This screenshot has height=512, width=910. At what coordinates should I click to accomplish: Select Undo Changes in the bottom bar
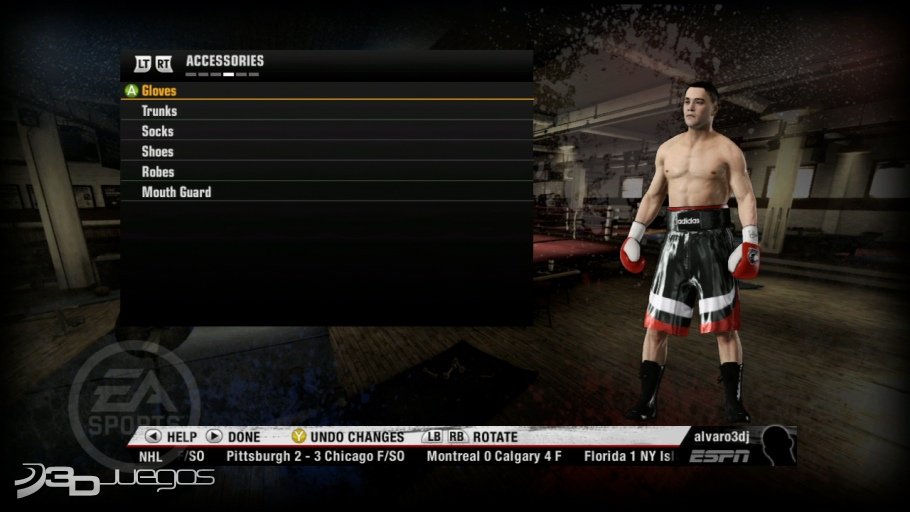pos(356,437)
